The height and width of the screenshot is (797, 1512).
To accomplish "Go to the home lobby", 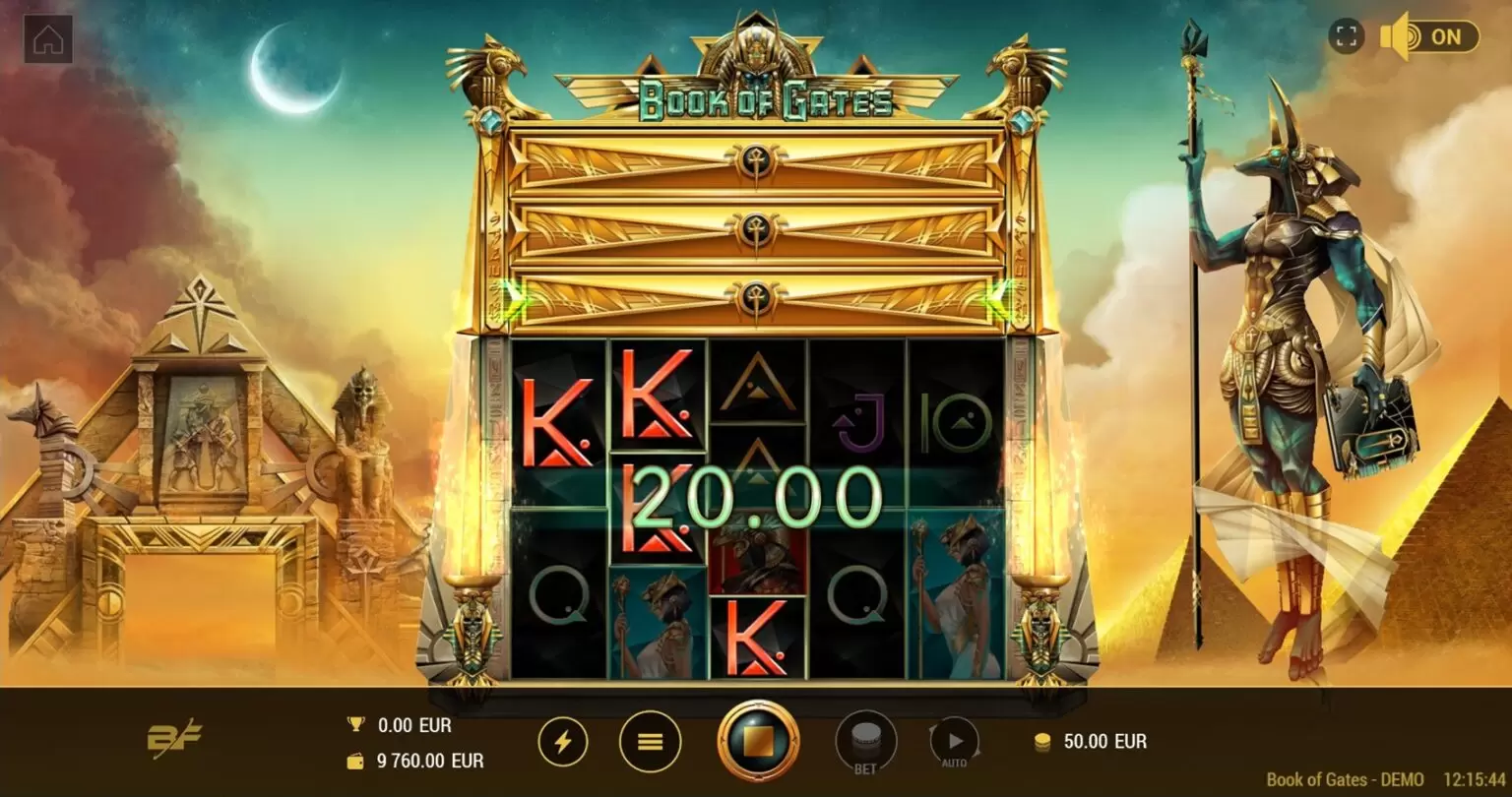I will (x=48, y=39).
